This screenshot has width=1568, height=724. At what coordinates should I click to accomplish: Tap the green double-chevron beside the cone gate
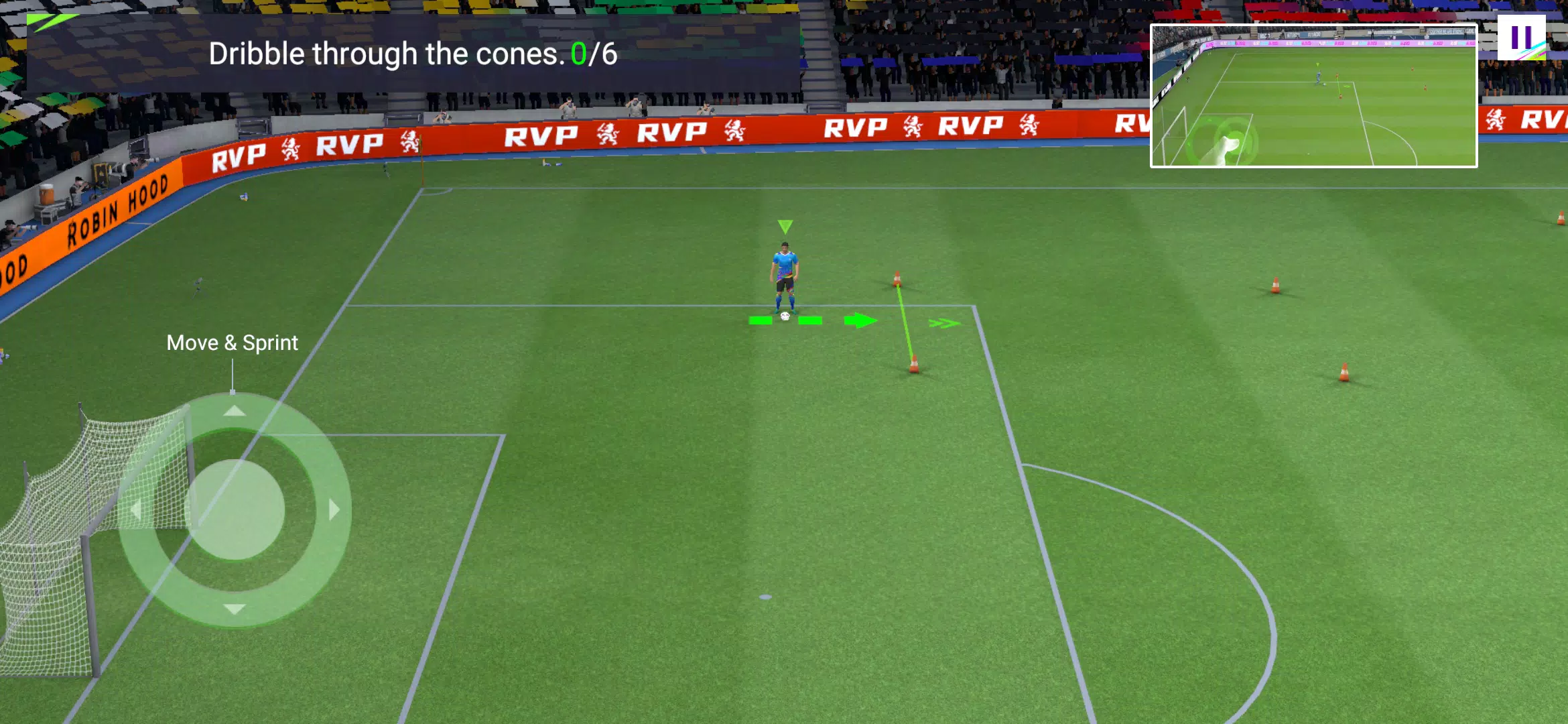945,323
